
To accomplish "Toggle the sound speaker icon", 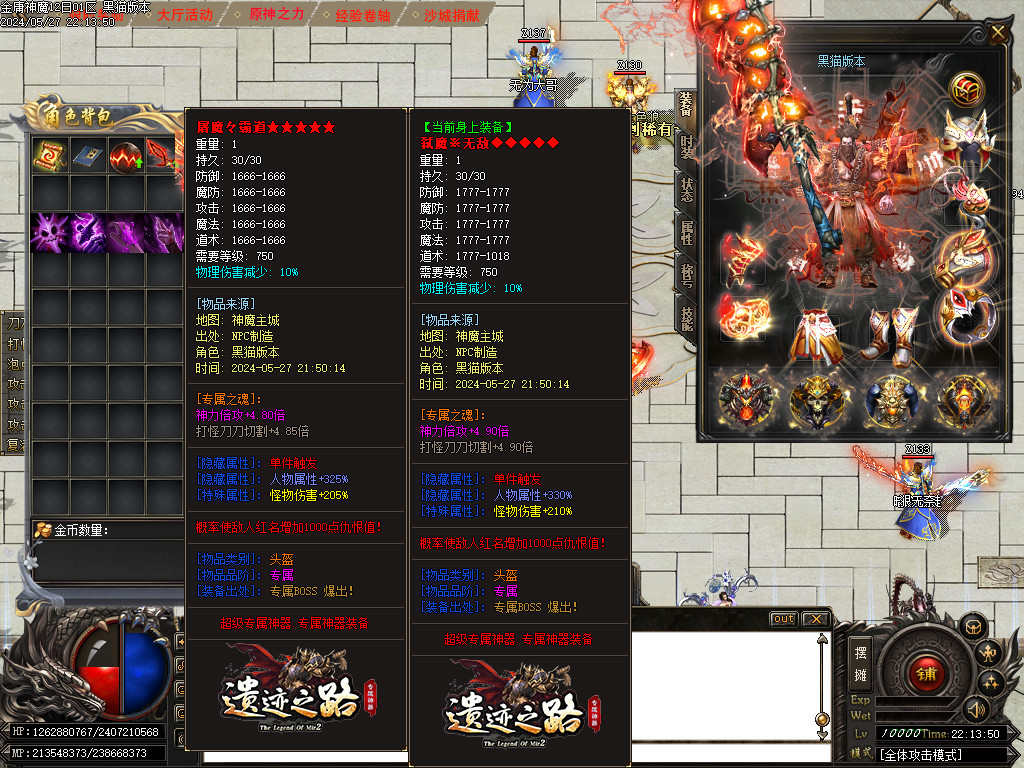I will (974, 709).
